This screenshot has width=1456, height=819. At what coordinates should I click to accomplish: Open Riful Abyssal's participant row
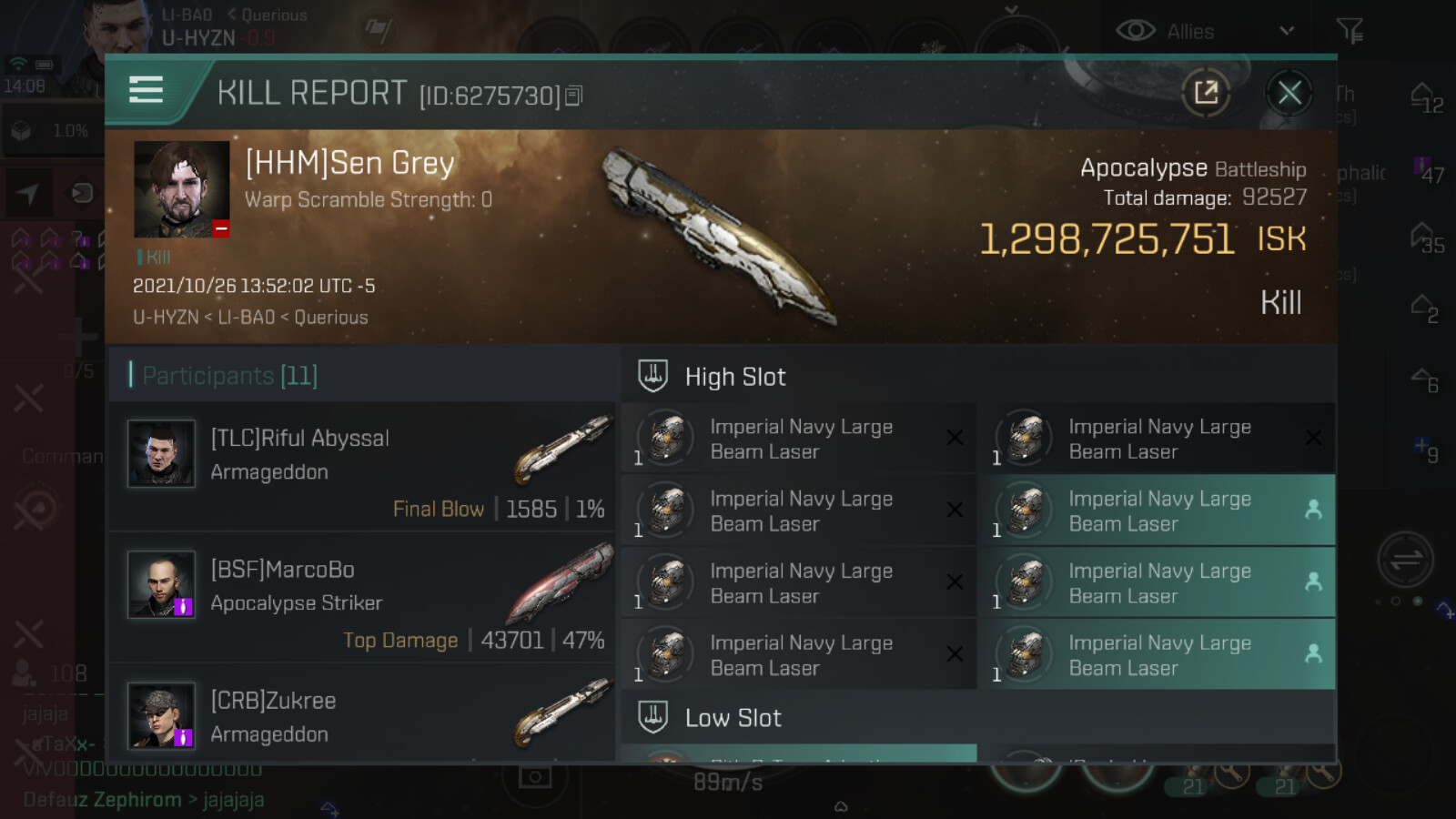tap(364, 466)
